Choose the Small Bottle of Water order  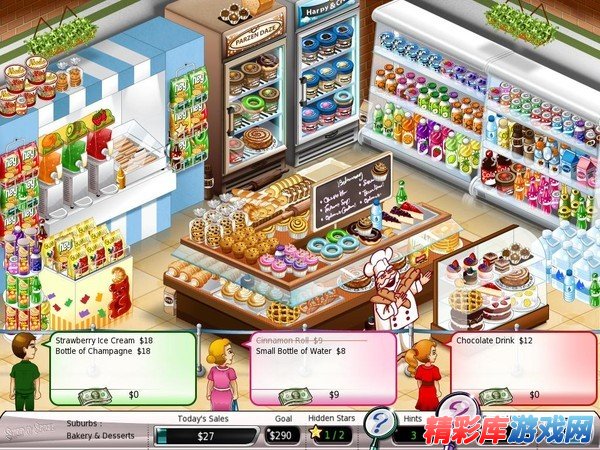click(300, 351)
